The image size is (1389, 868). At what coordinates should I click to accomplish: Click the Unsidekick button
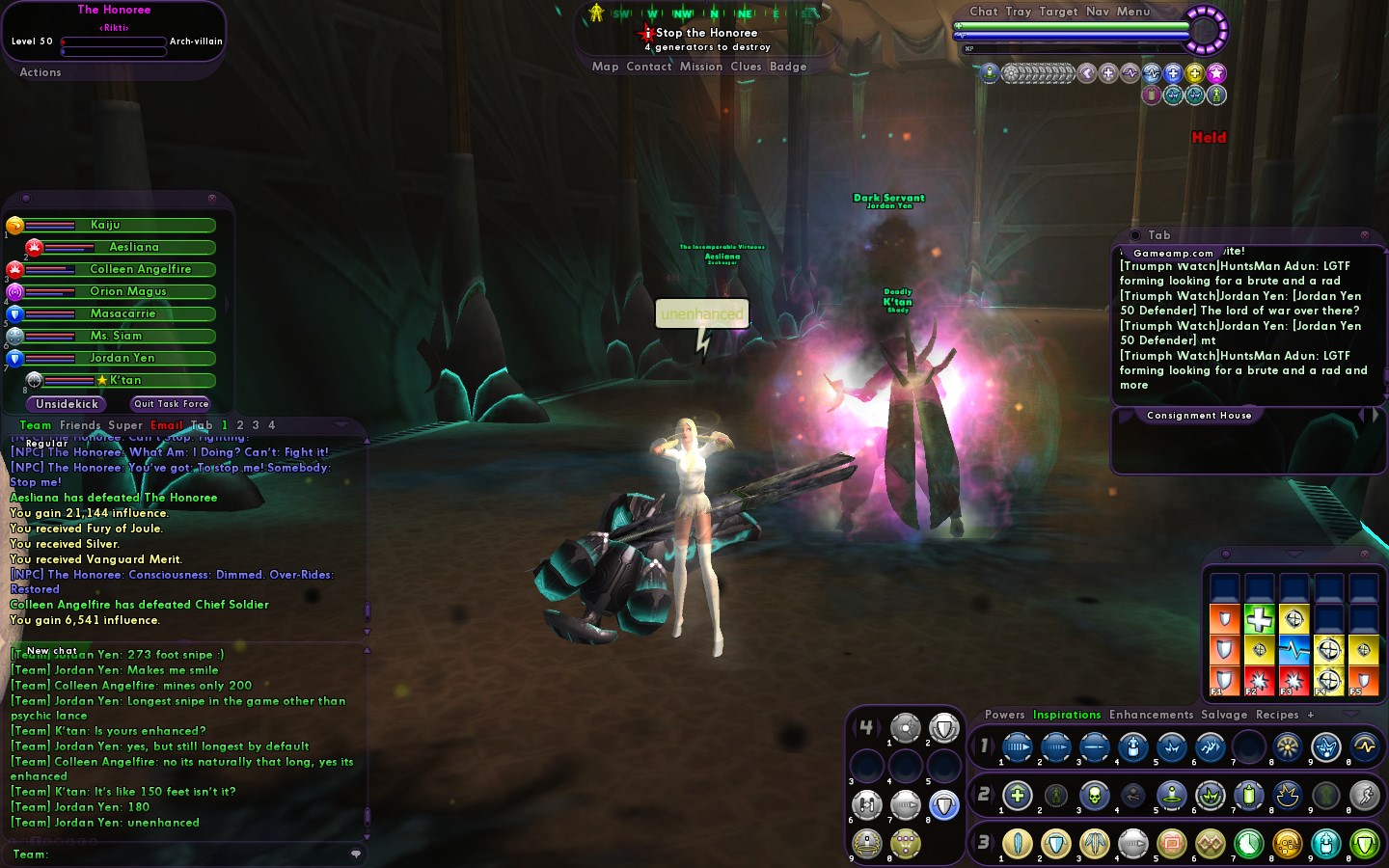(68, 404)
